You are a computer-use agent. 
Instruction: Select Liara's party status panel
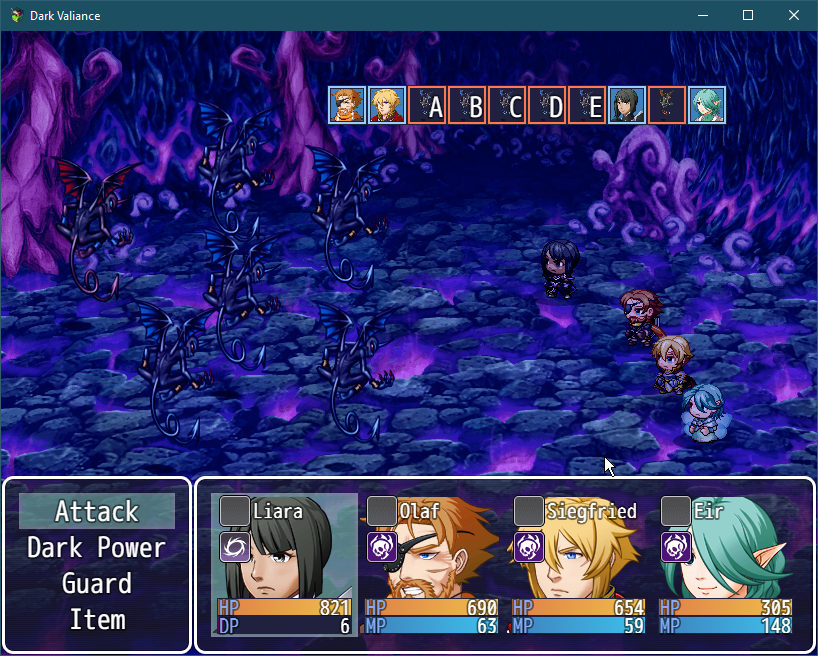(284, 565)
